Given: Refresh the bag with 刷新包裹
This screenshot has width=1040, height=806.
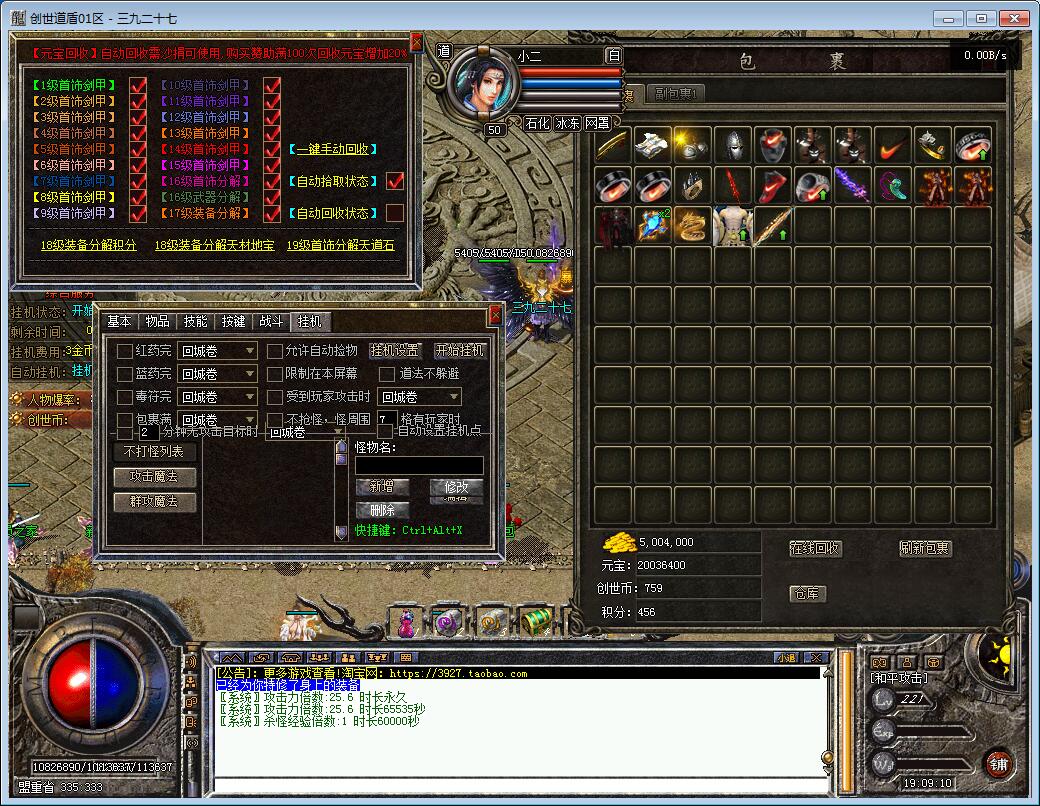Looking at the screenshot, I should tap(925, 549).
